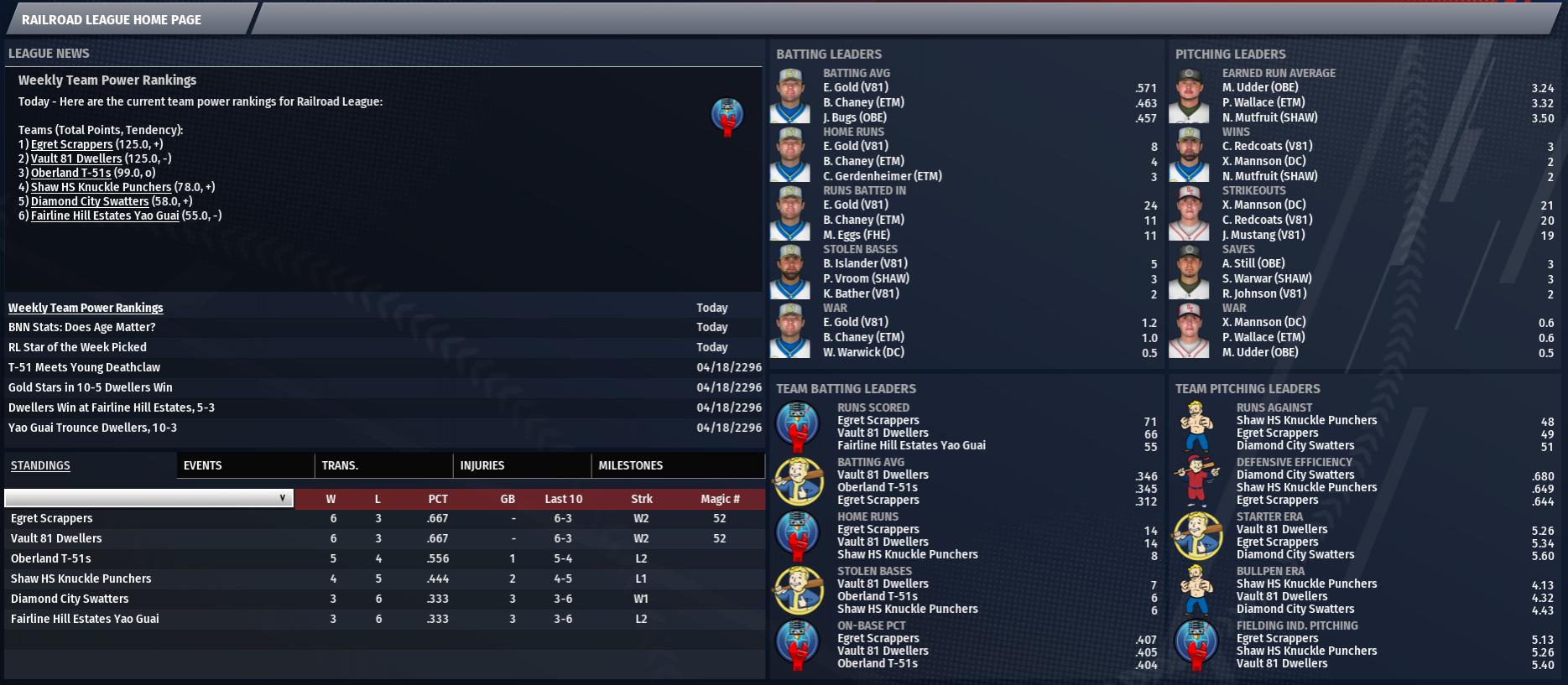Show the Injuries tab
Viewport: 1568px width, 685px height.
[x=482, y=465]
